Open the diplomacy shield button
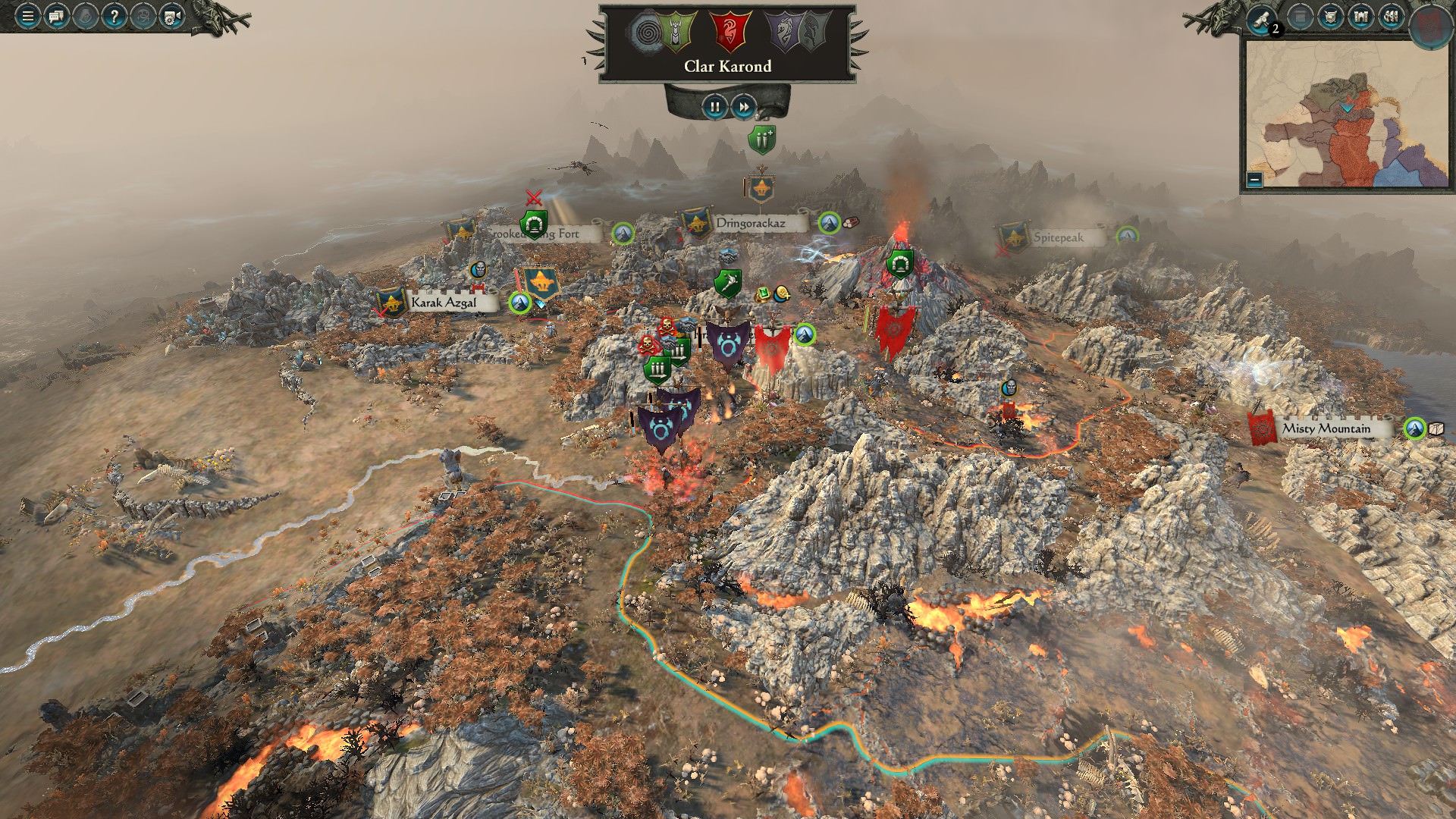 (x=1331, y=17)
